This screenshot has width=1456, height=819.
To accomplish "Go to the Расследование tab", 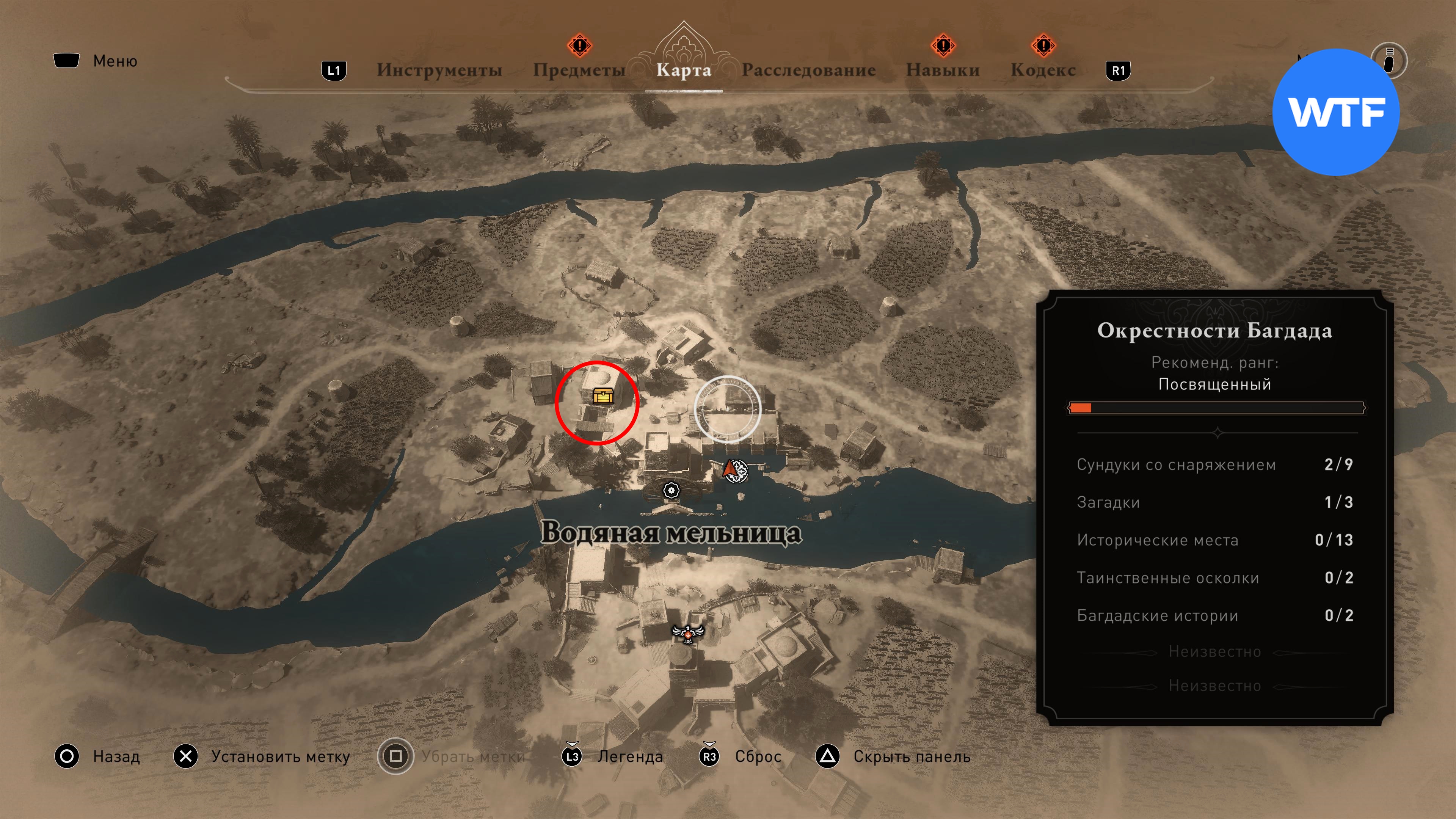I will click(x=808, y=70).
